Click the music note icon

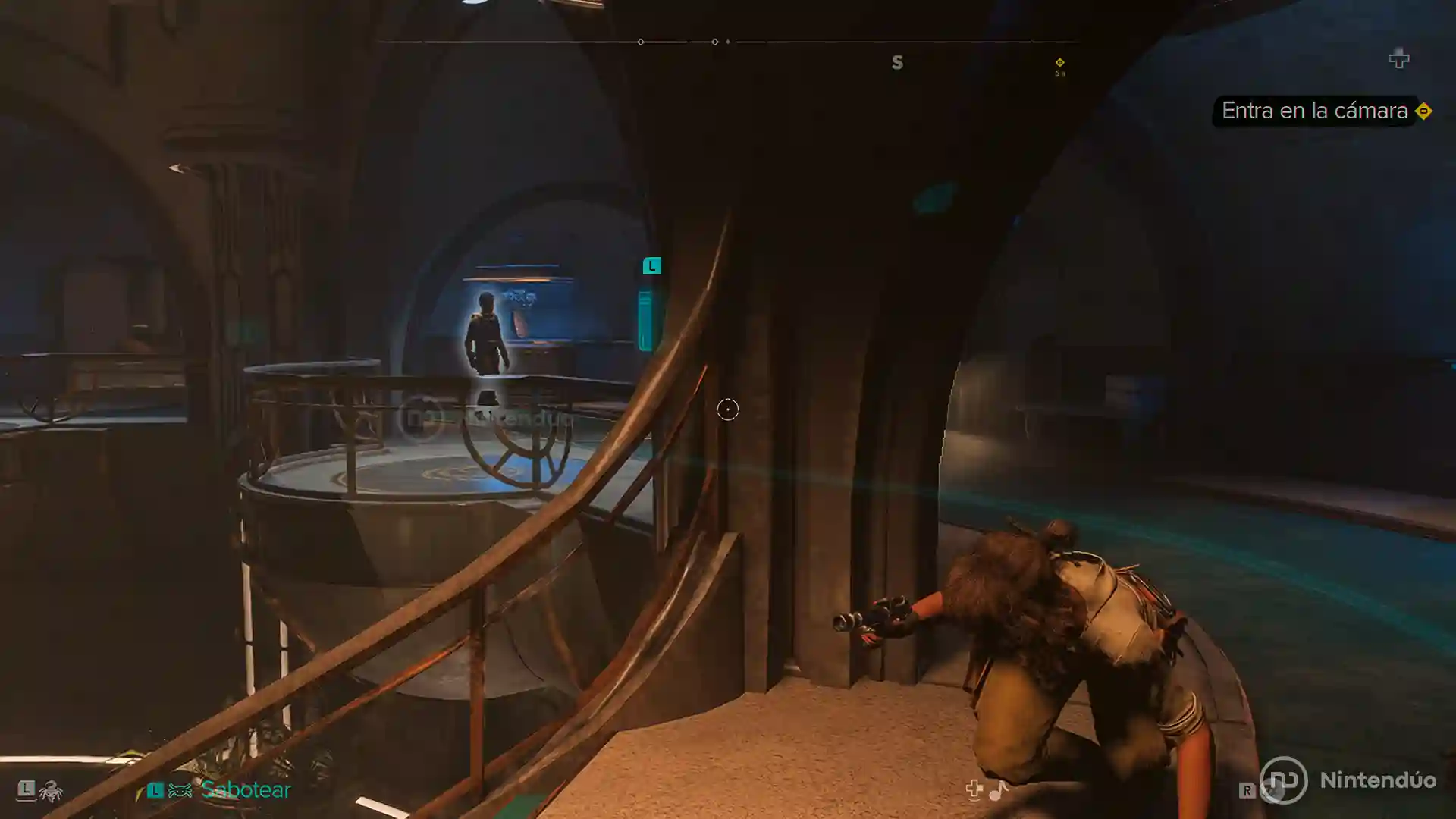coord(998,790)
